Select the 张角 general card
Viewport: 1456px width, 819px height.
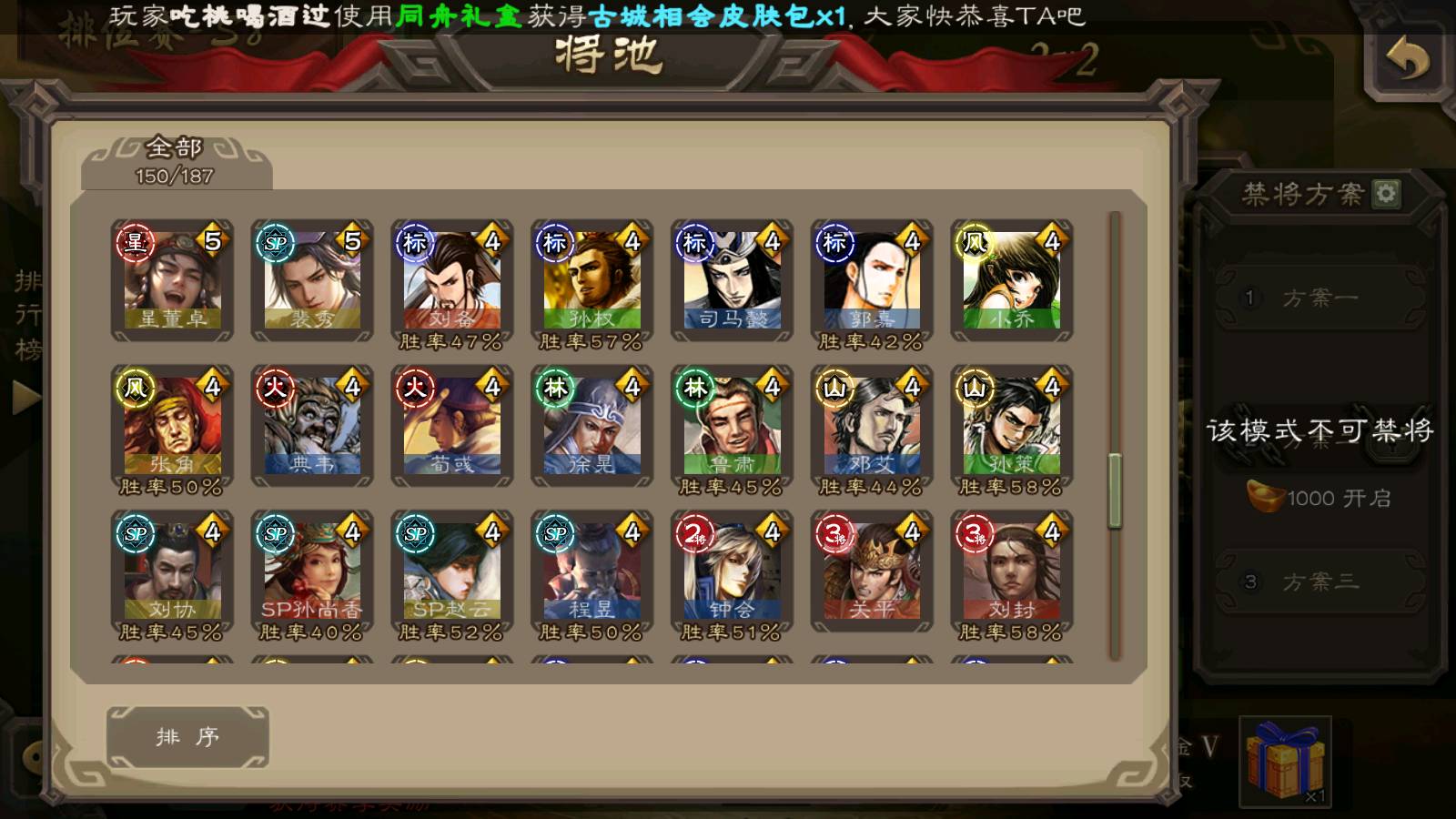coord(172,426)
